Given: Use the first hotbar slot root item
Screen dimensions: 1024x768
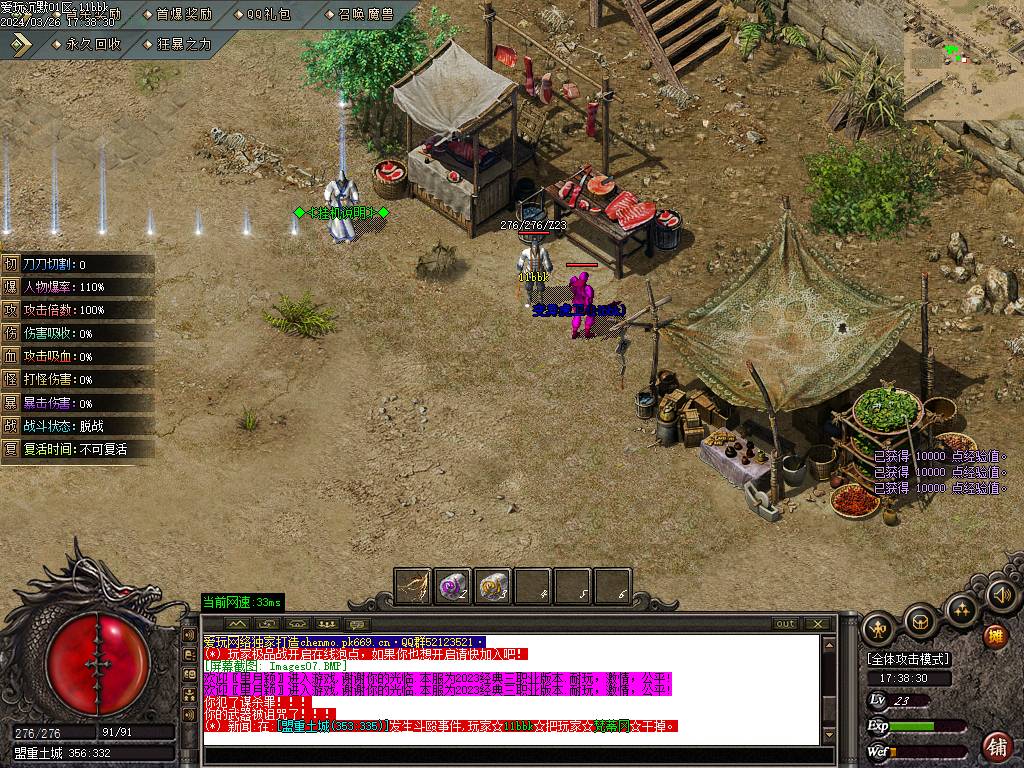Looking at the screenshot, I should [x=412, y=586].
